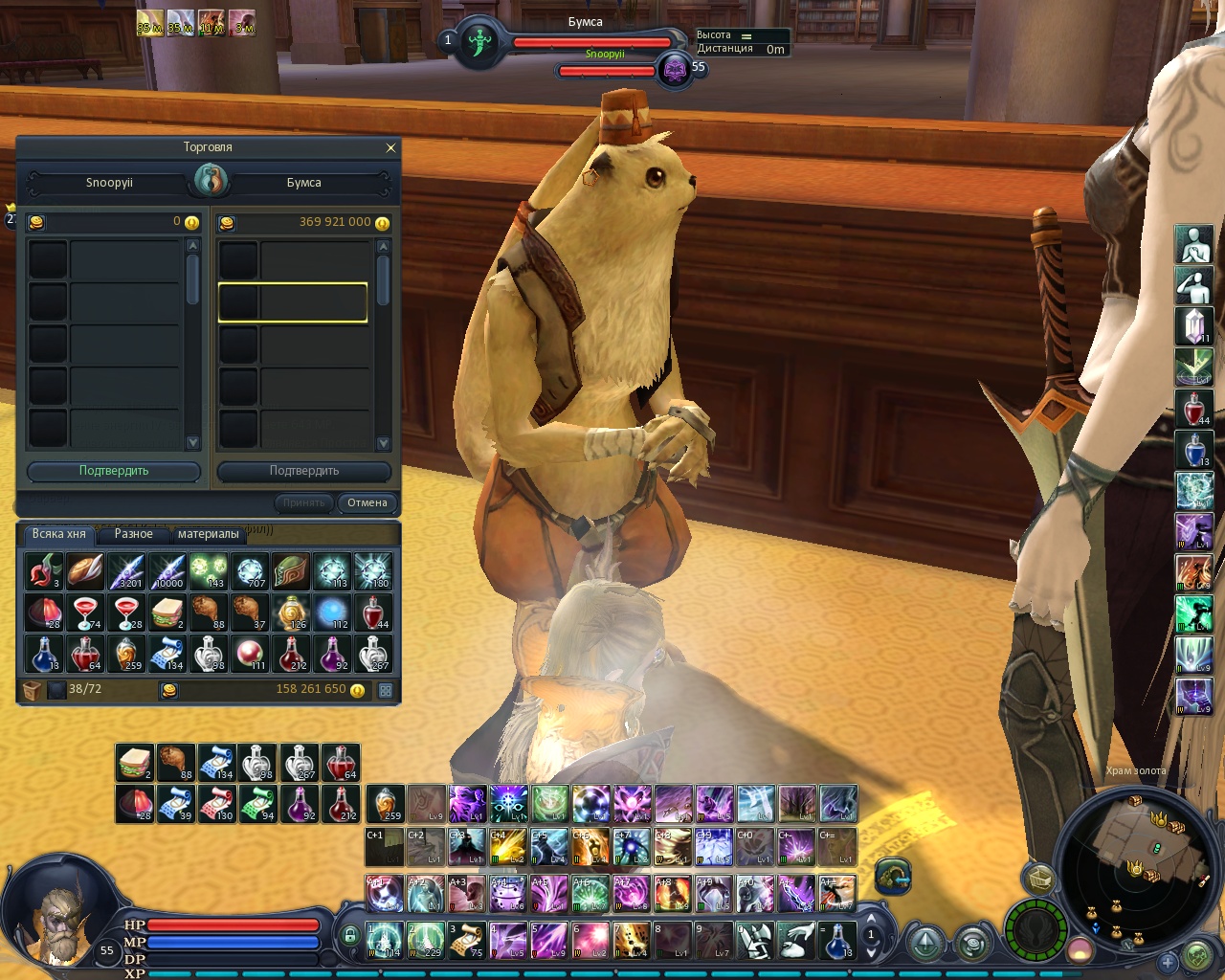1225x980 pixels.
Task: Close the Торговля trade window
Action: (x=390, y=147)
